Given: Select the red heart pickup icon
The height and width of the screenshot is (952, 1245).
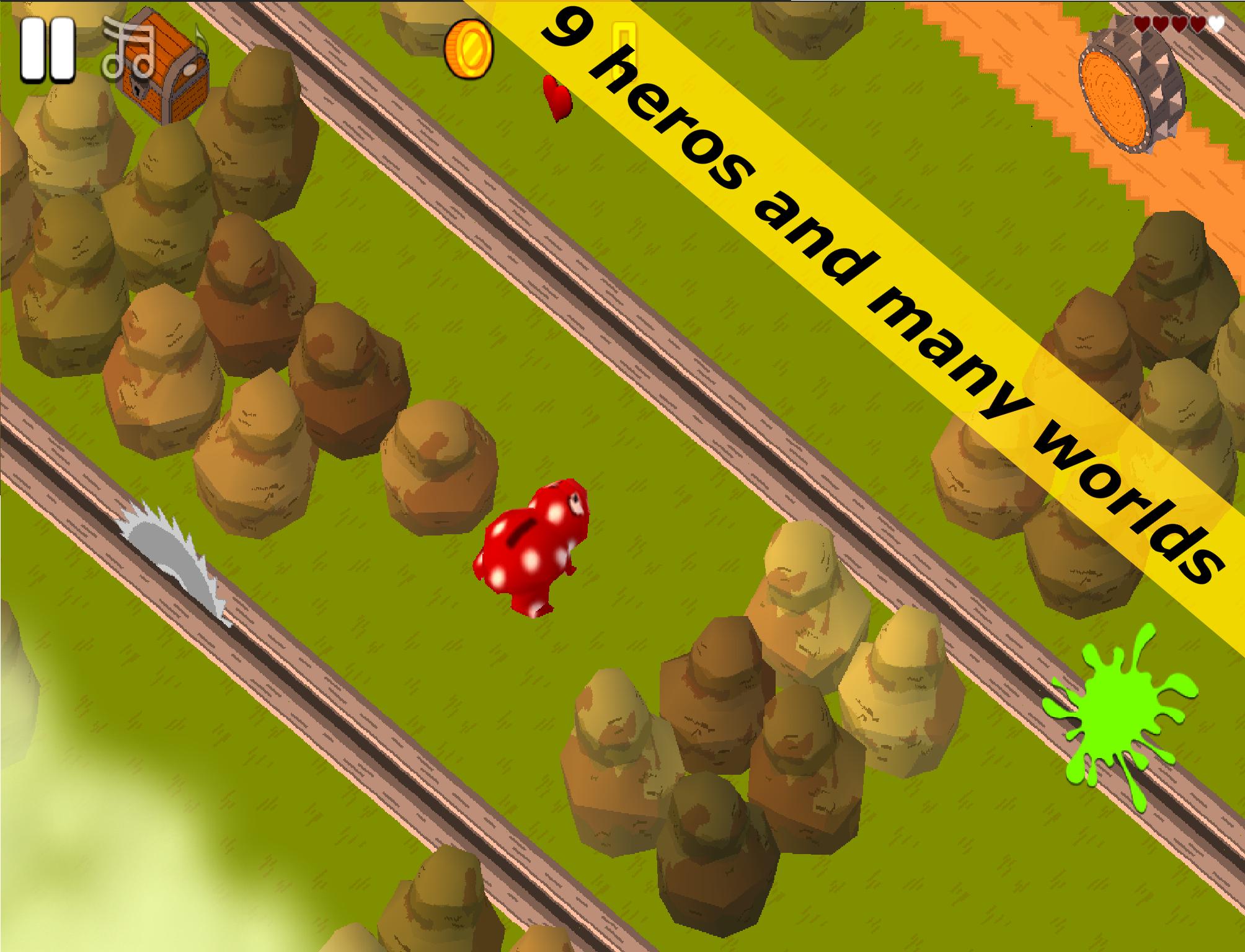Looking at the screenshot, I should (559, 98).
